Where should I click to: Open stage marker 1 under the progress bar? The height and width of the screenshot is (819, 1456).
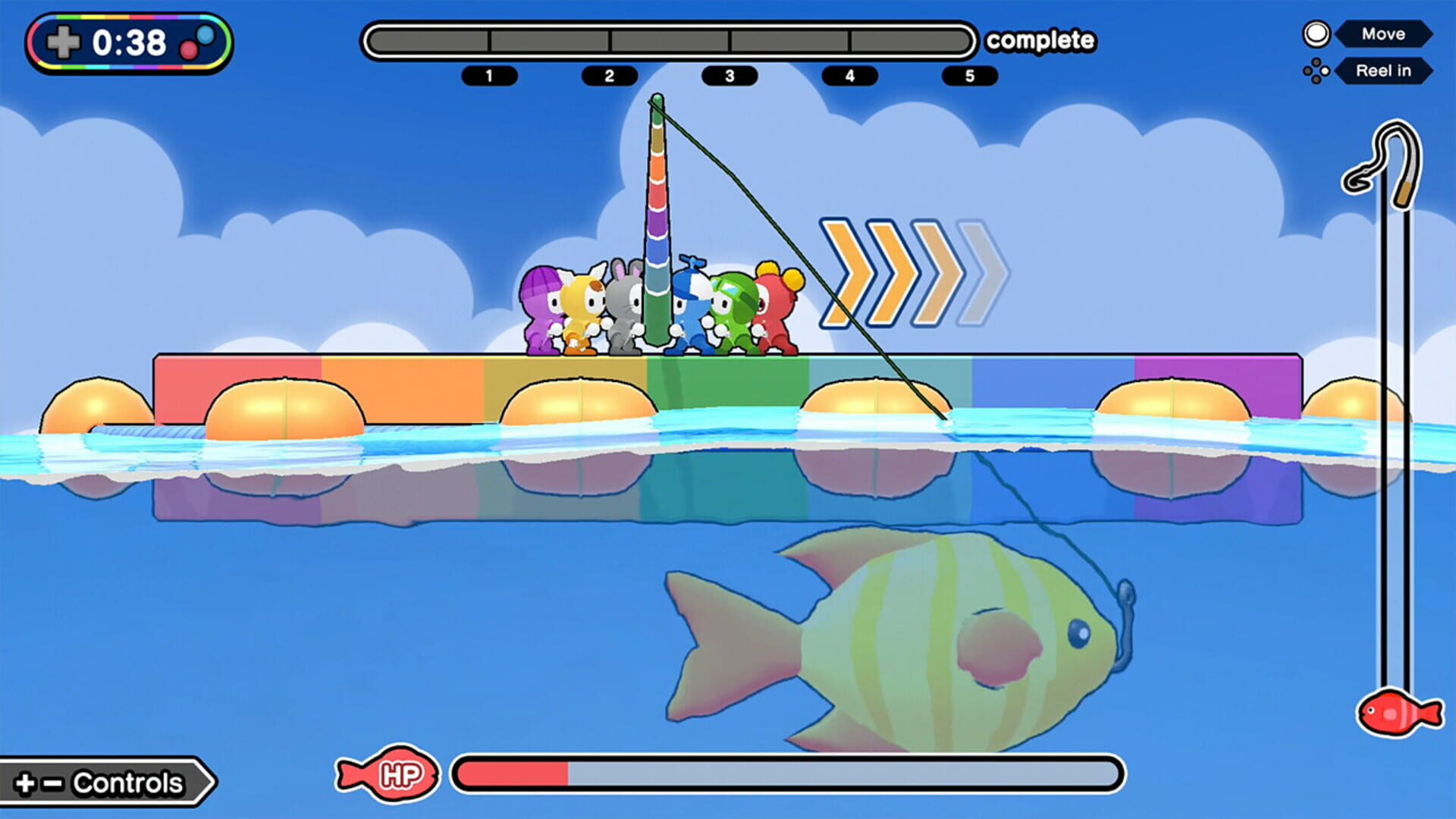[489, 76]
